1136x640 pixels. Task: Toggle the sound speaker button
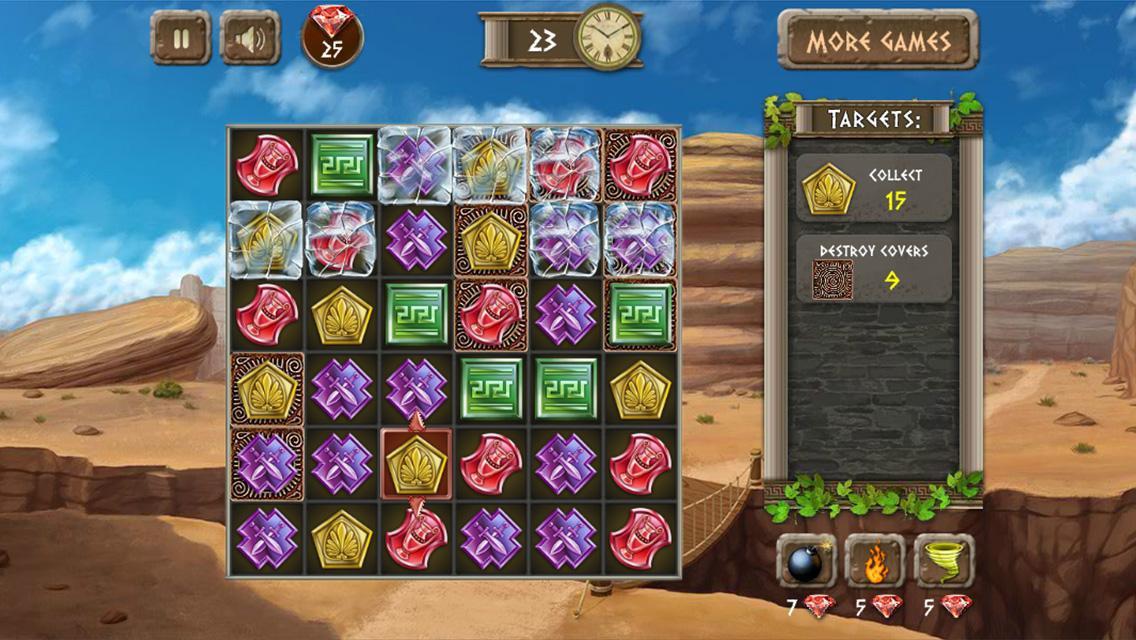[x=250, y=38]
